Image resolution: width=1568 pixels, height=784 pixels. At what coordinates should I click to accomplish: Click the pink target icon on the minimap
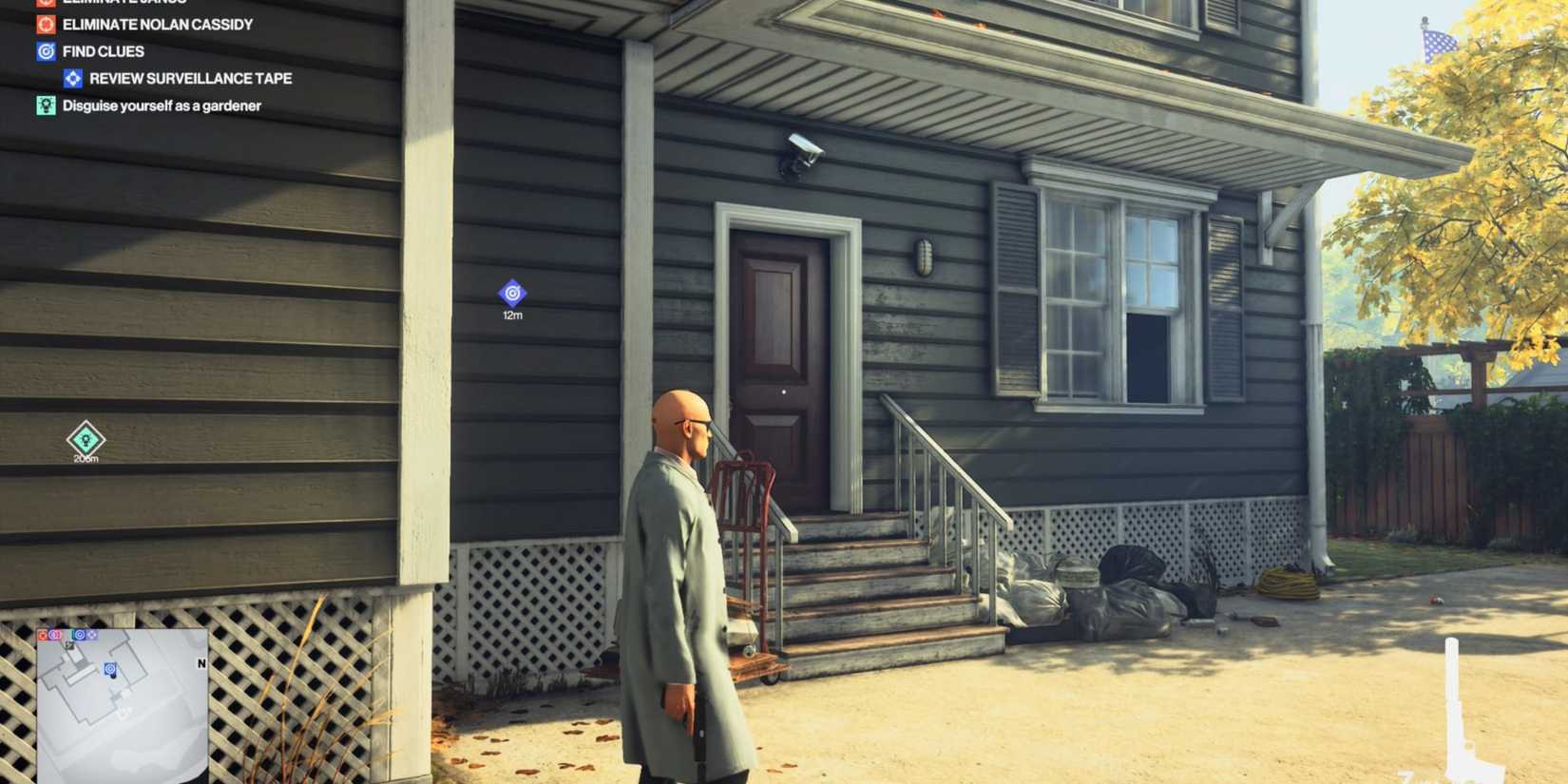tap(55, 634)
